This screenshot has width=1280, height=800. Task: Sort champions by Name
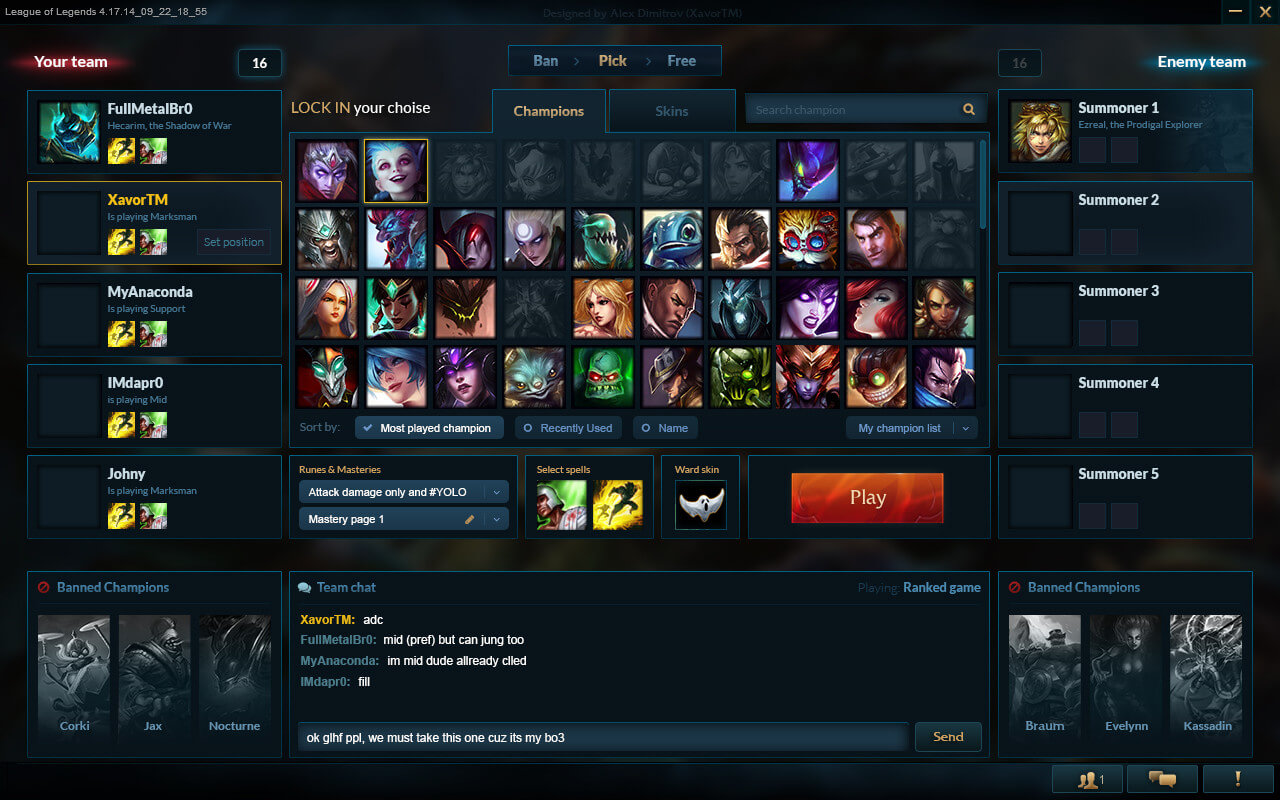click(x=665, y=428)
